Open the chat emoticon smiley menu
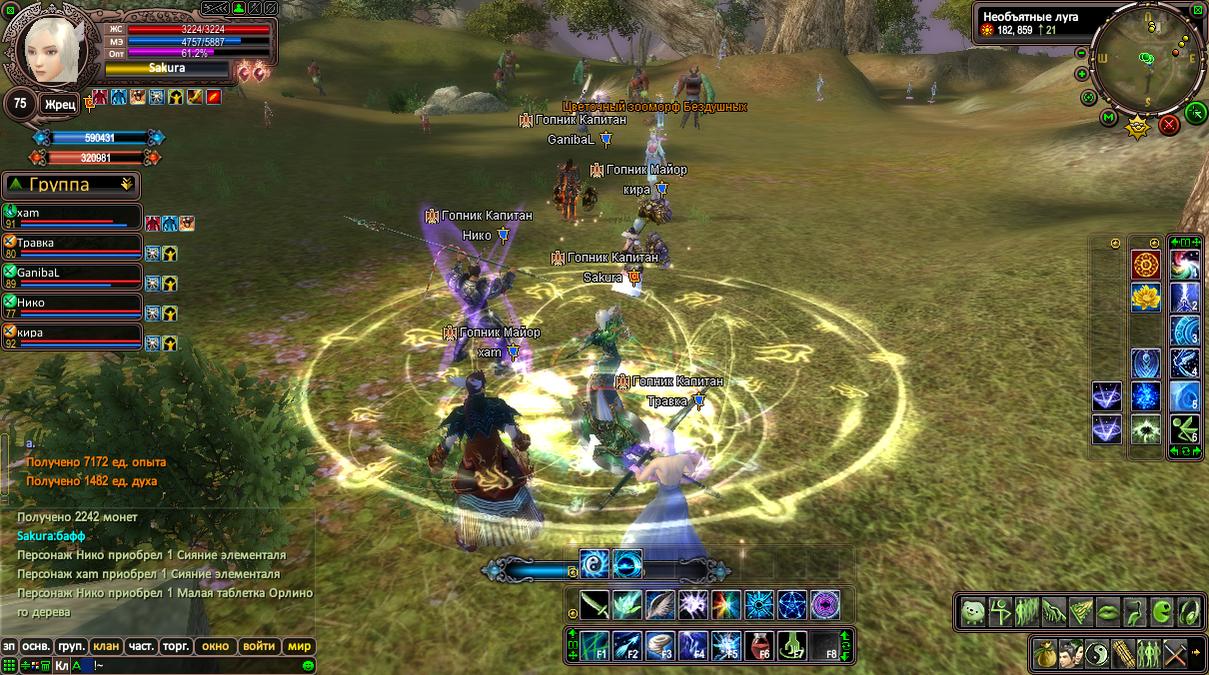This screenshot has width=1209, height=675. tap(308, 665)
